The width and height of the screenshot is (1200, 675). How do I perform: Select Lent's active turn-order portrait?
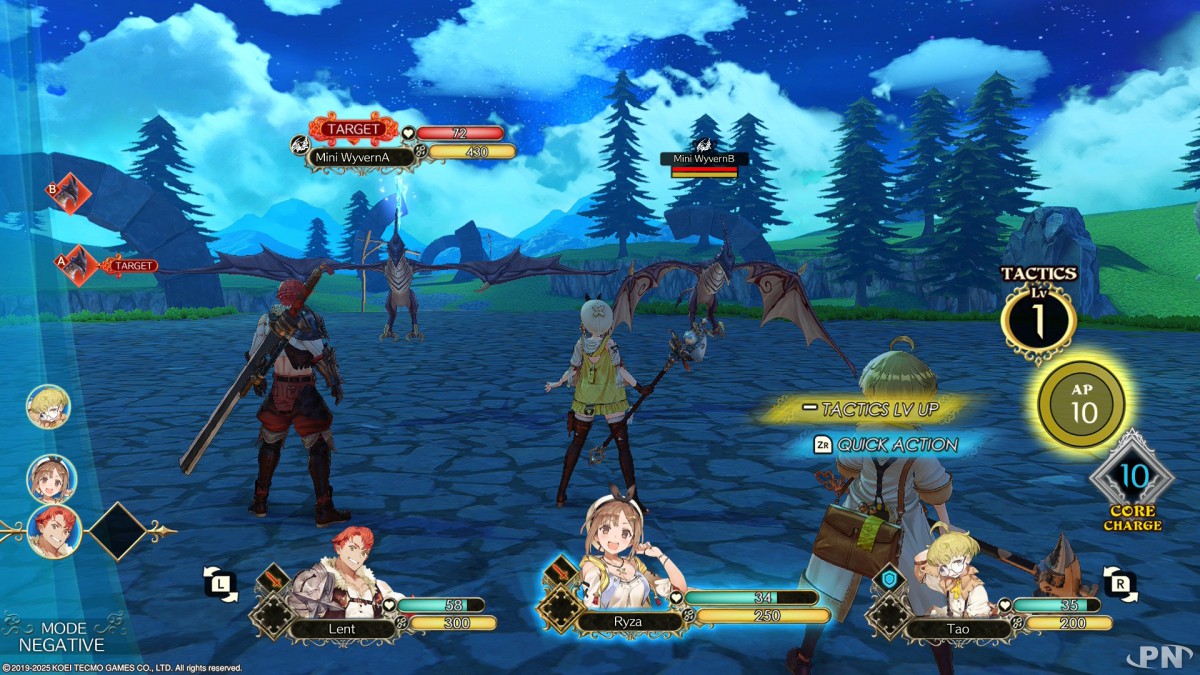[x=54, y=530]
